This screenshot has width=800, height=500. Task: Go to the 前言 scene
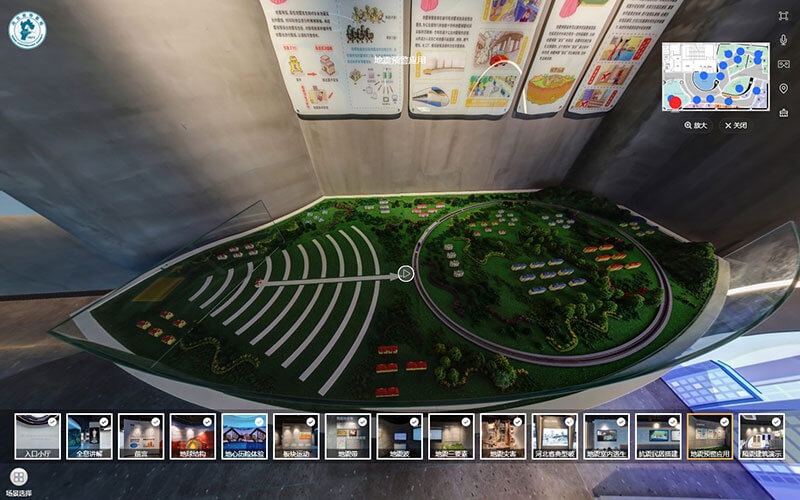coord(141,436)
